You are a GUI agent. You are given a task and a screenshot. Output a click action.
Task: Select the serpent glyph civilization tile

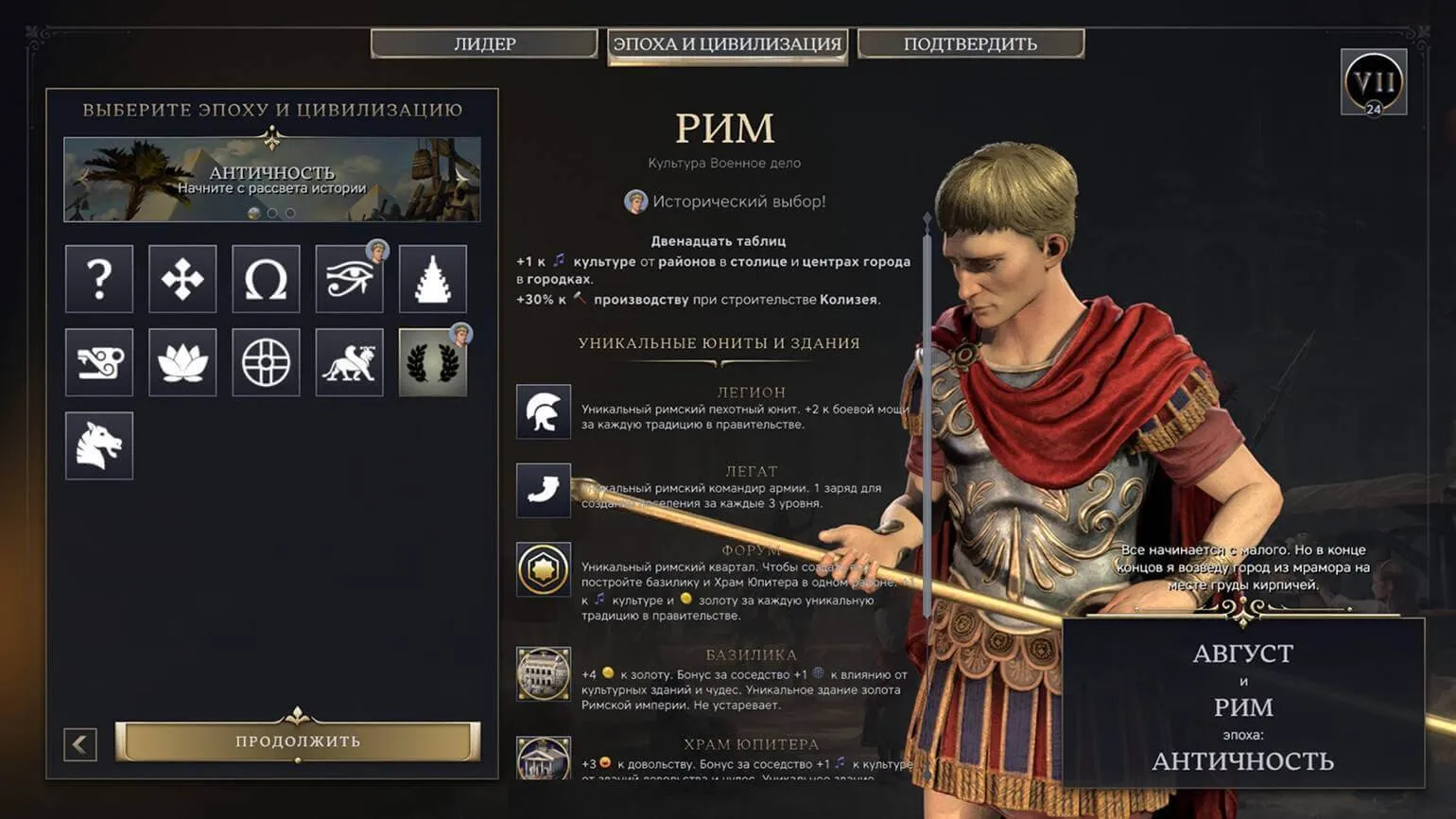(x=99, y=362)
